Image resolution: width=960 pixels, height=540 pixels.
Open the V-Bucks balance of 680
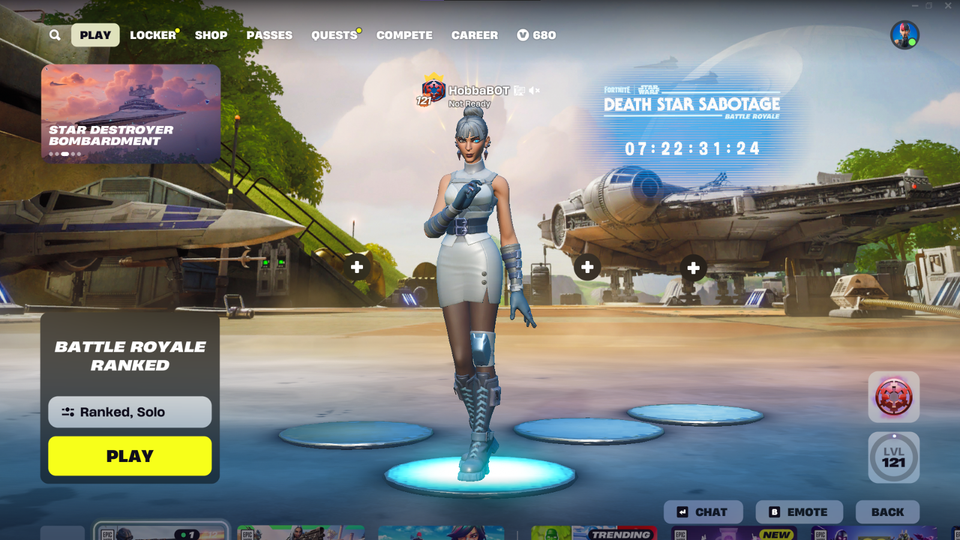coord(536,35)
